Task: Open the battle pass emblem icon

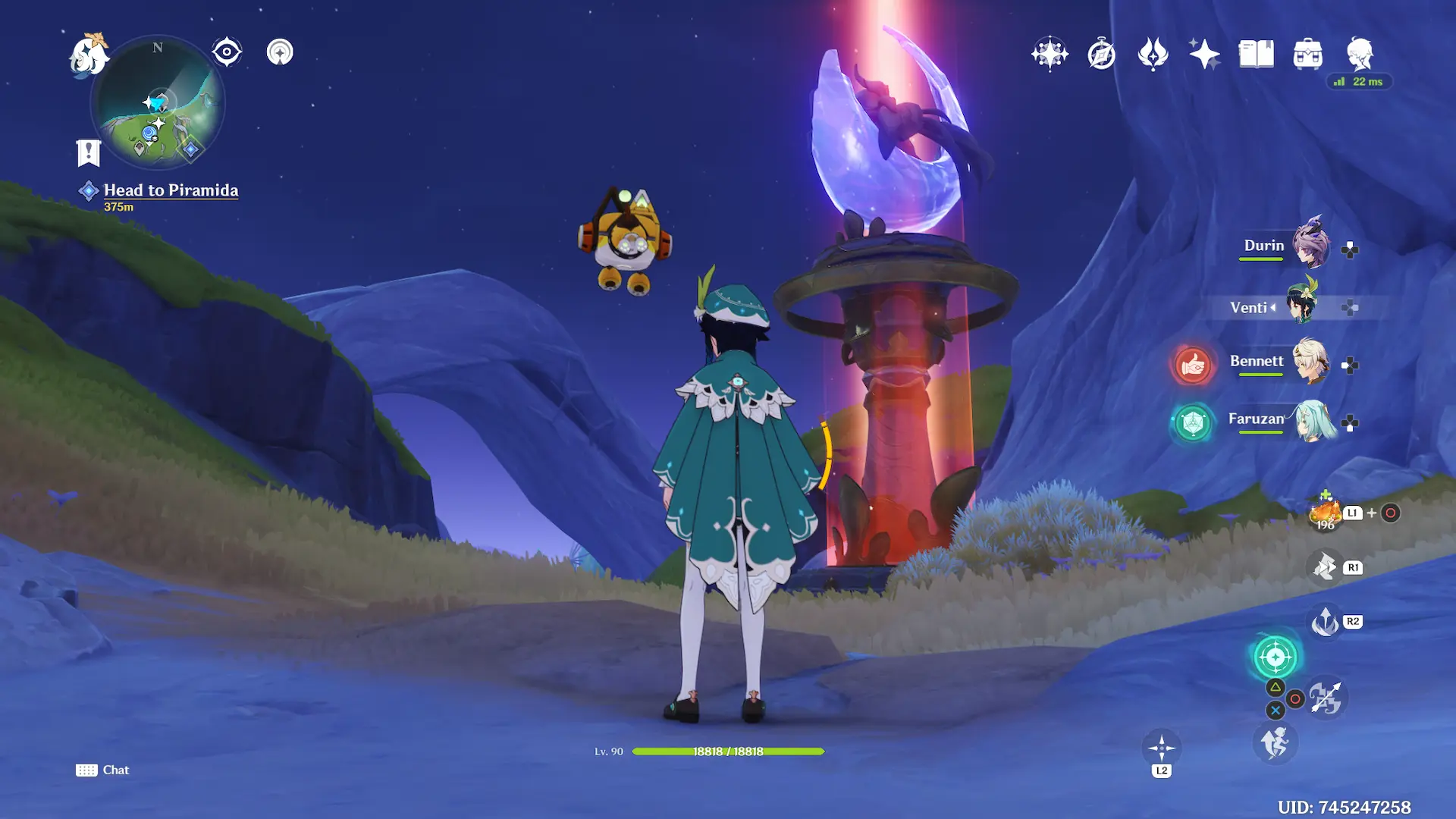Action: [x=1153, y=54]
